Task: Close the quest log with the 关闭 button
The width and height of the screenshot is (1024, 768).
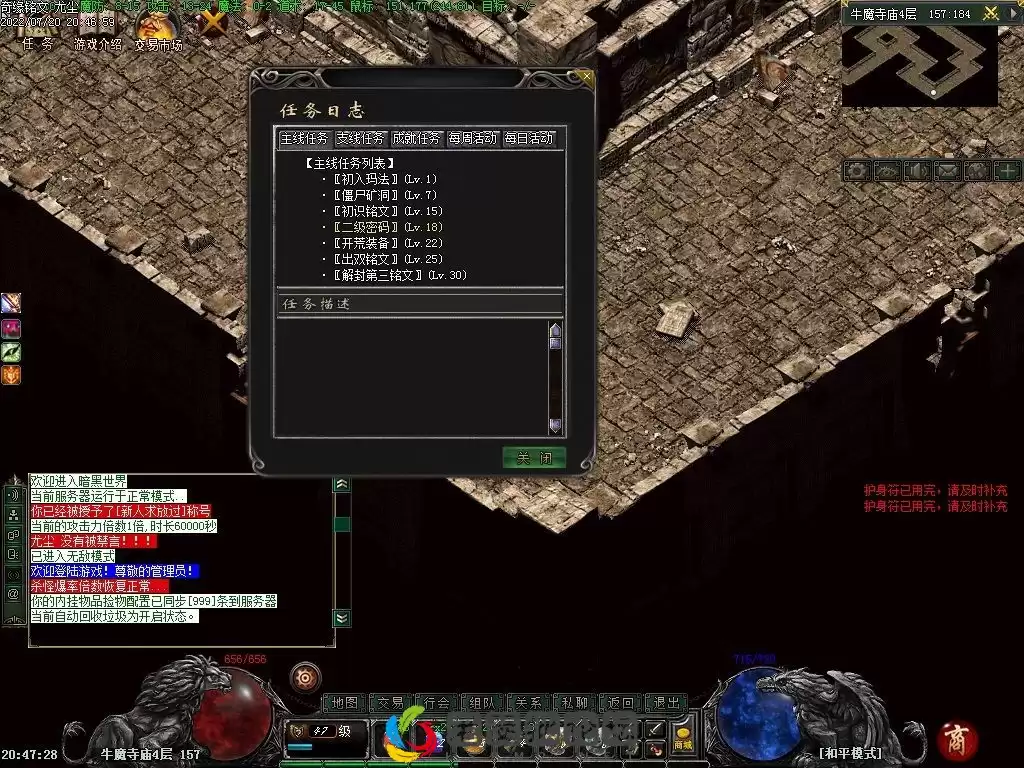Action: pyautogui.click(x=534, y=458)
